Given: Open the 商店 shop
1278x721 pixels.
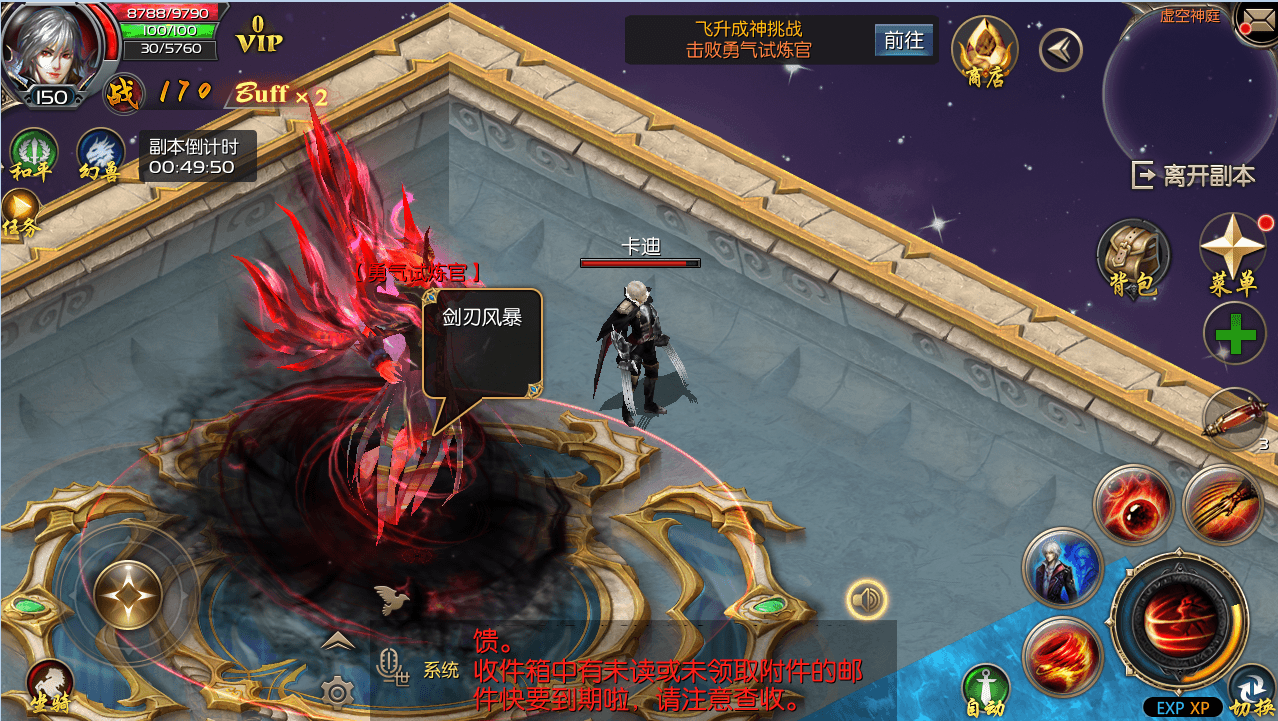Looking at the screenshot, I should pos(984,51).
